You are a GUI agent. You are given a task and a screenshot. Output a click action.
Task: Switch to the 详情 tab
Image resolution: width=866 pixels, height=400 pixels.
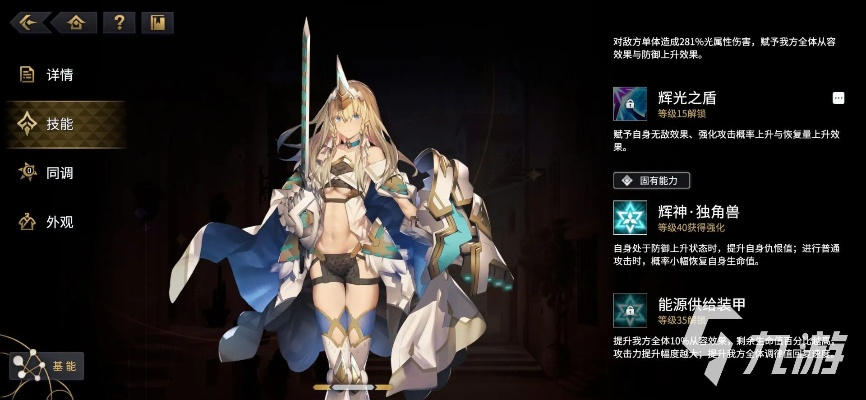pos(60,75)
